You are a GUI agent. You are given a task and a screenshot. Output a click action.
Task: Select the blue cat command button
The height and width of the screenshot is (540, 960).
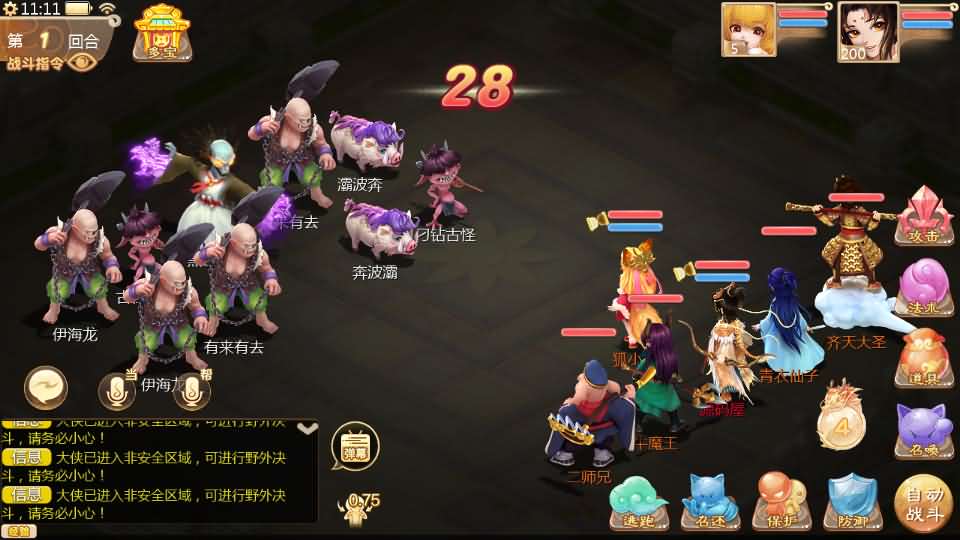(710, 502)
